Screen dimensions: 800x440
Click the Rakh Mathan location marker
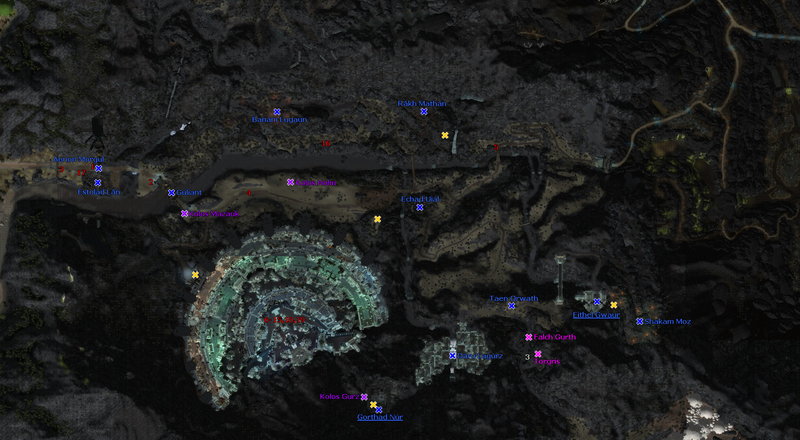(424, 111)
